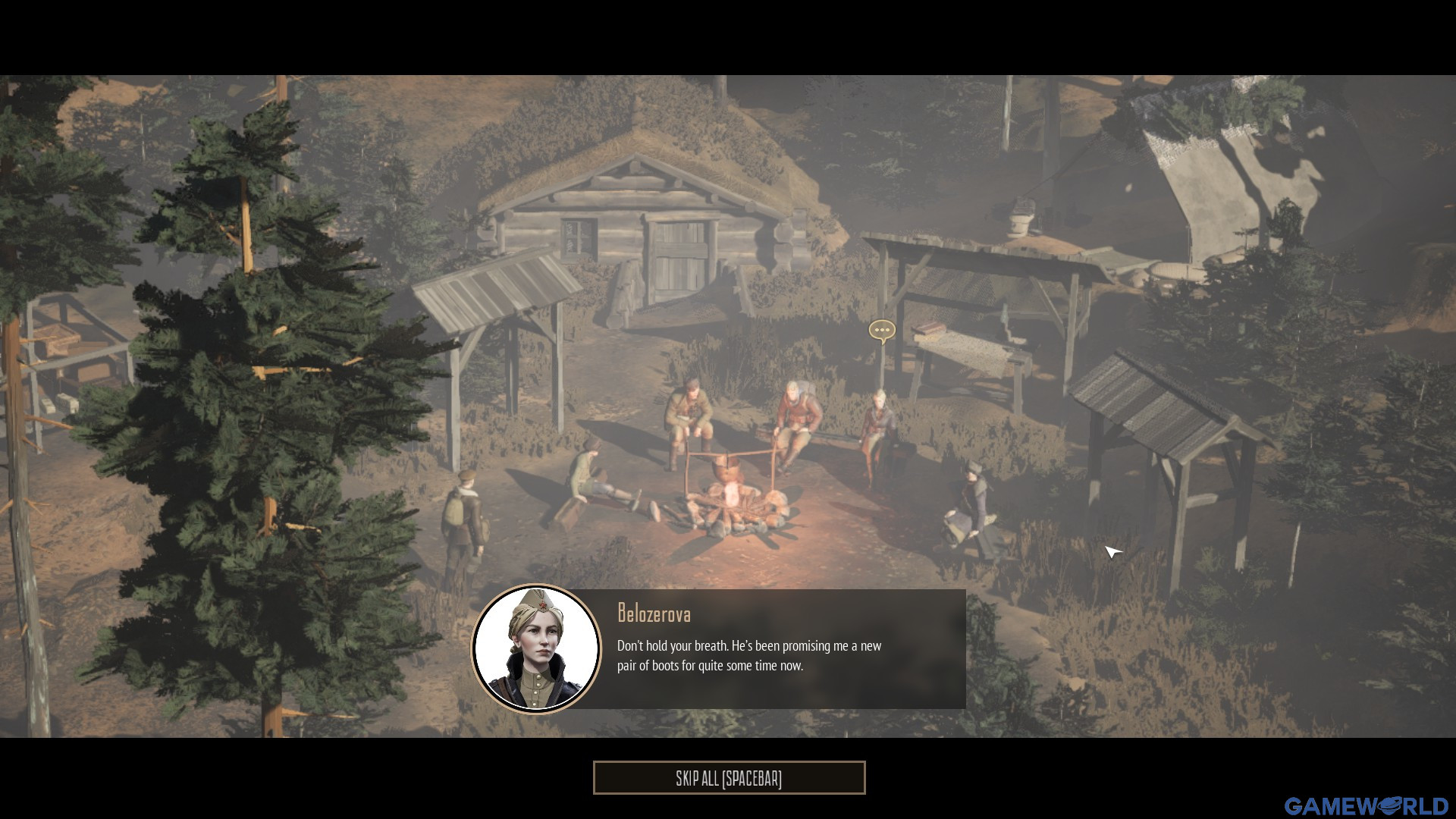Click the speech bubble icon above the campfire
This screenshot has height=819, width=1456.
[x=881, y=331]
